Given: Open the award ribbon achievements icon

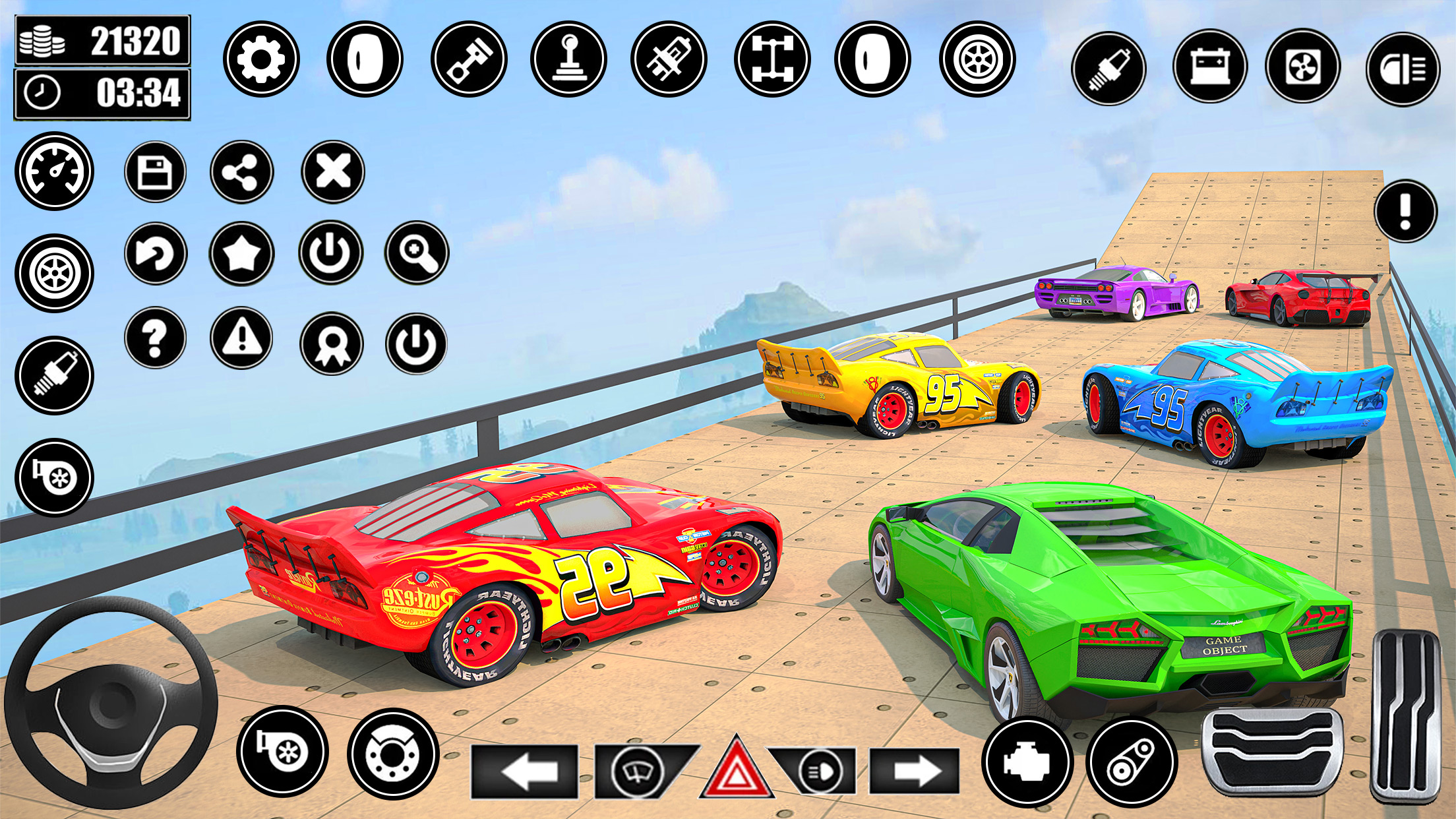Looking at the screenshot, I should (x=331, y=344).
